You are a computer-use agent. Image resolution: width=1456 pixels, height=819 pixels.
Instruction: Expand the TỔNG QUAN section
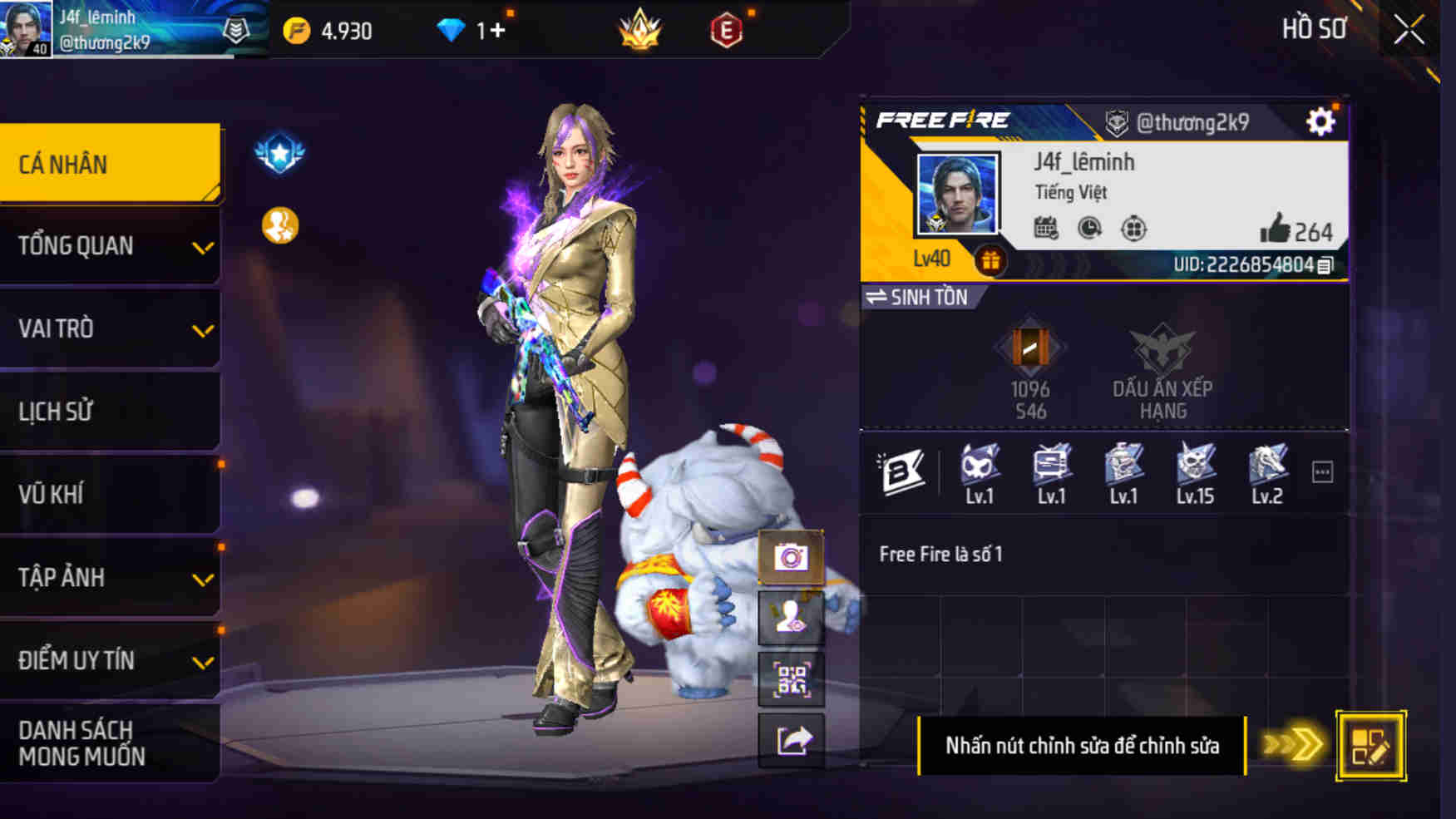point(109,245)
